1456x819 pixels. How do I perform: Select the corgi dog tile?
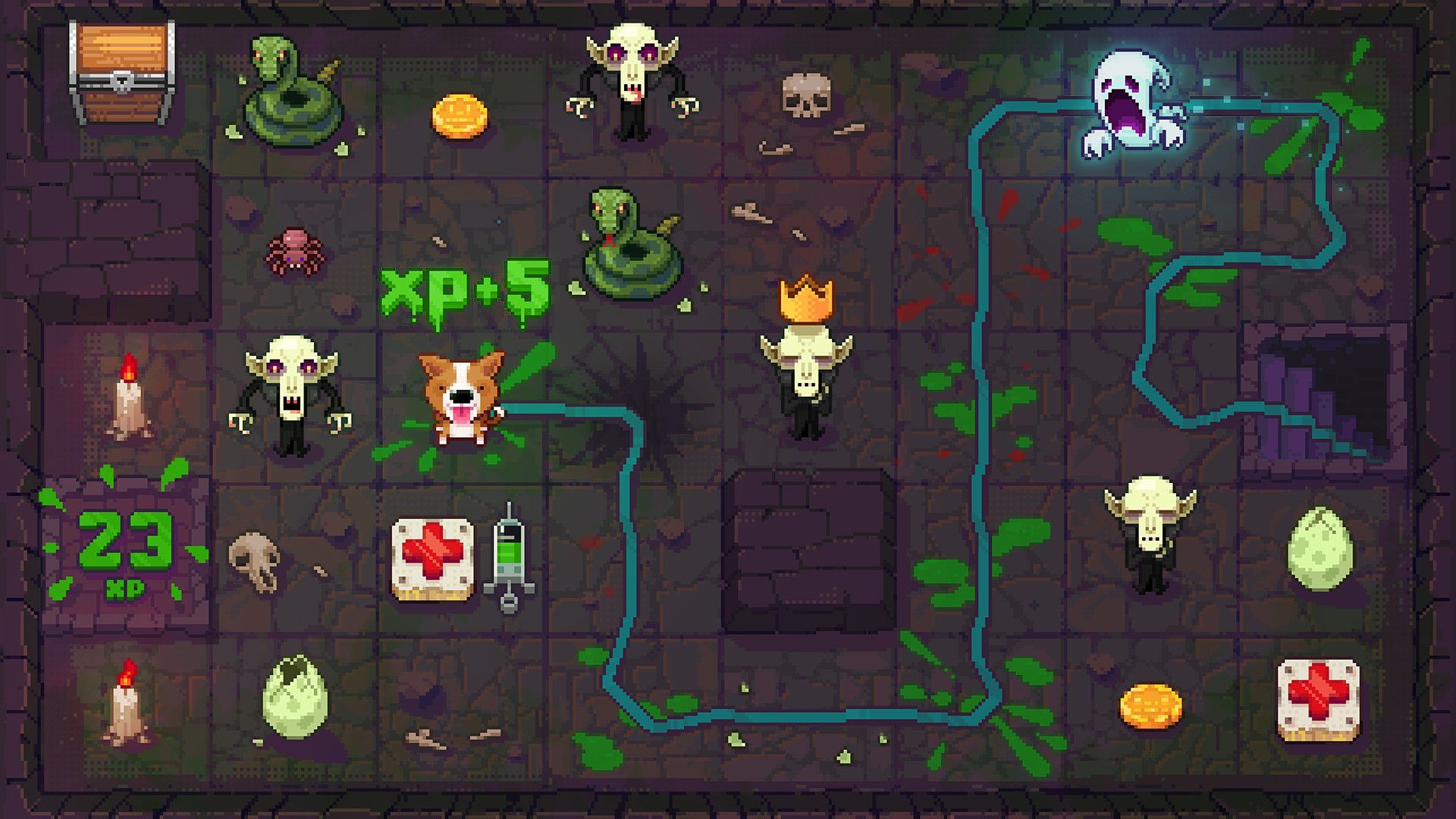[461, 398]
